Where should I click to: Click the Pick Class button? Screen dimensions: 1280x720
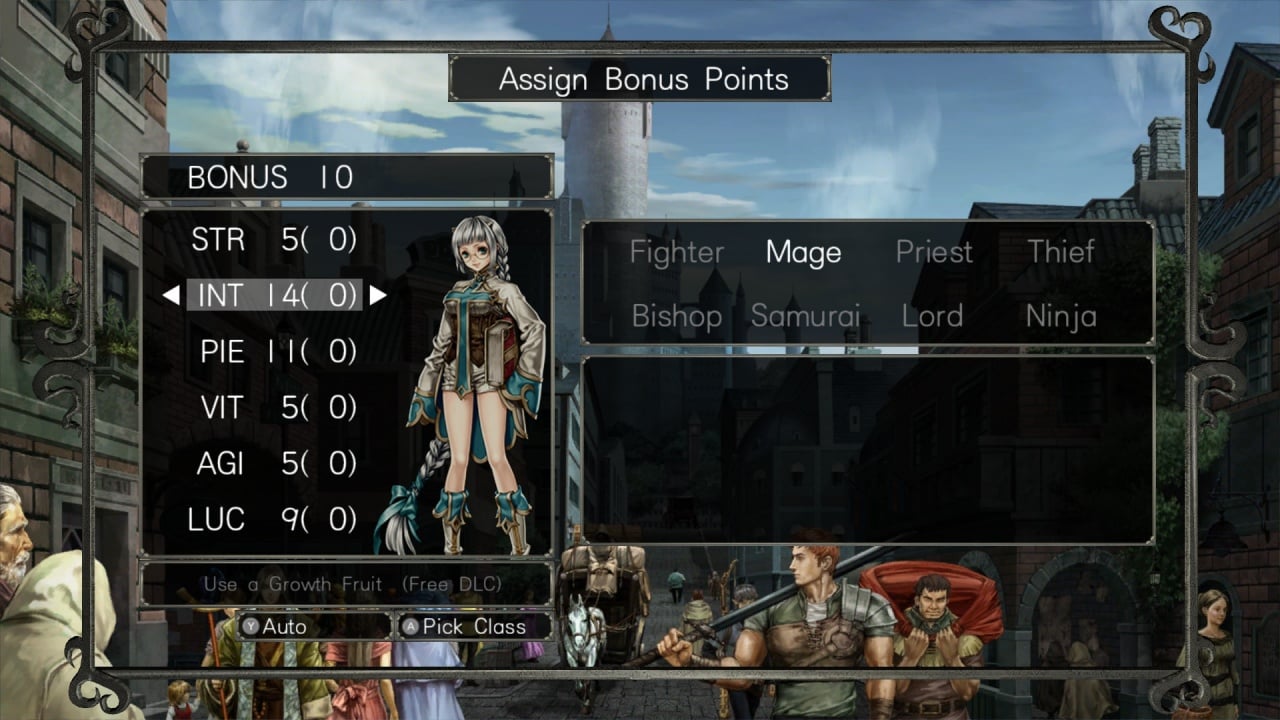tap(474, 627)
